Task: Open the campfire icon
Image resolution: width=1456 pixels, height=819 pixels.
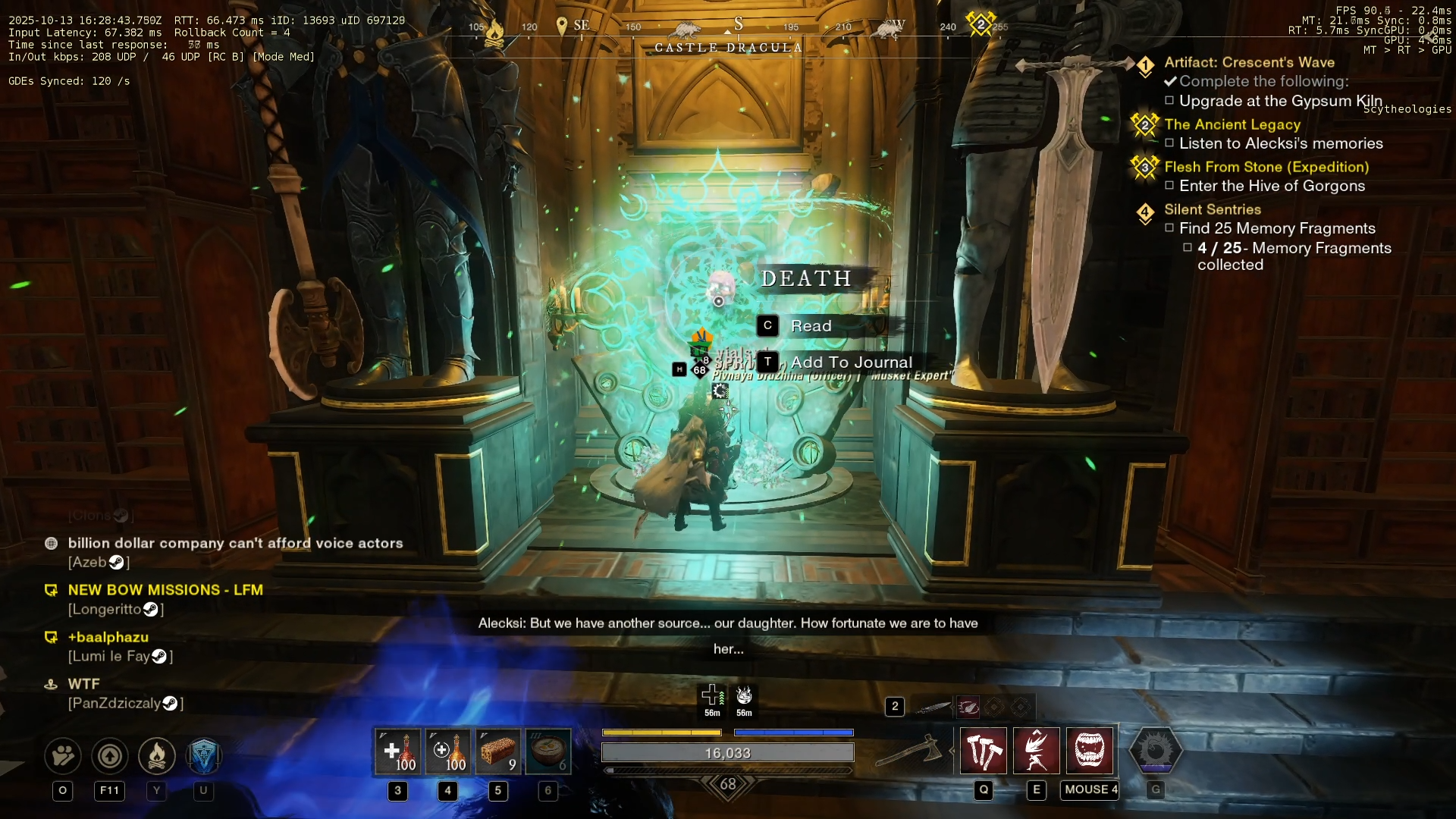Action: point(157,755)
